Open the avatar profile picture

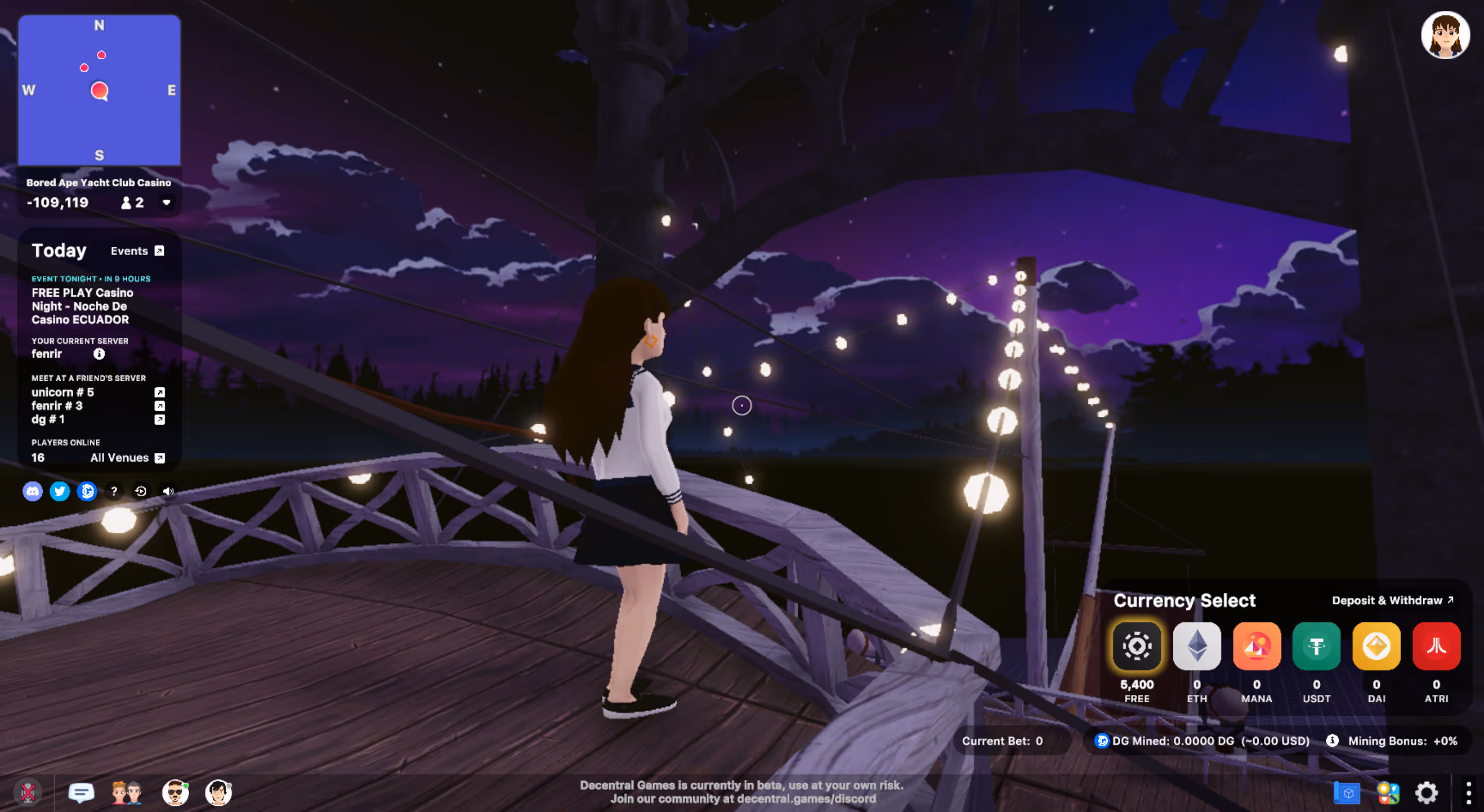coord(1445,36)
